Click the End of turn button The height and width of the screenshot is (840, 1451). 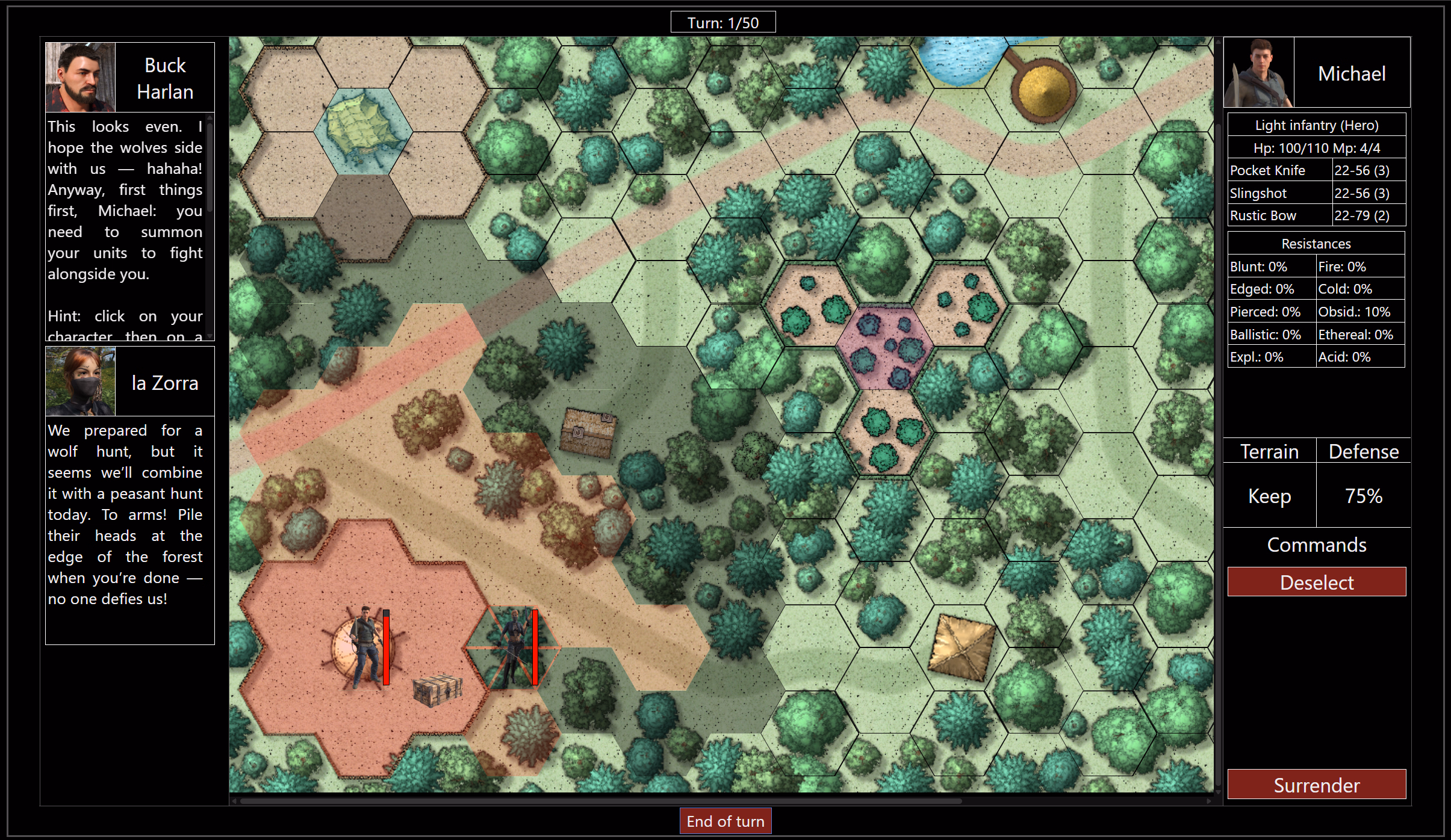[x=725, y=821]
